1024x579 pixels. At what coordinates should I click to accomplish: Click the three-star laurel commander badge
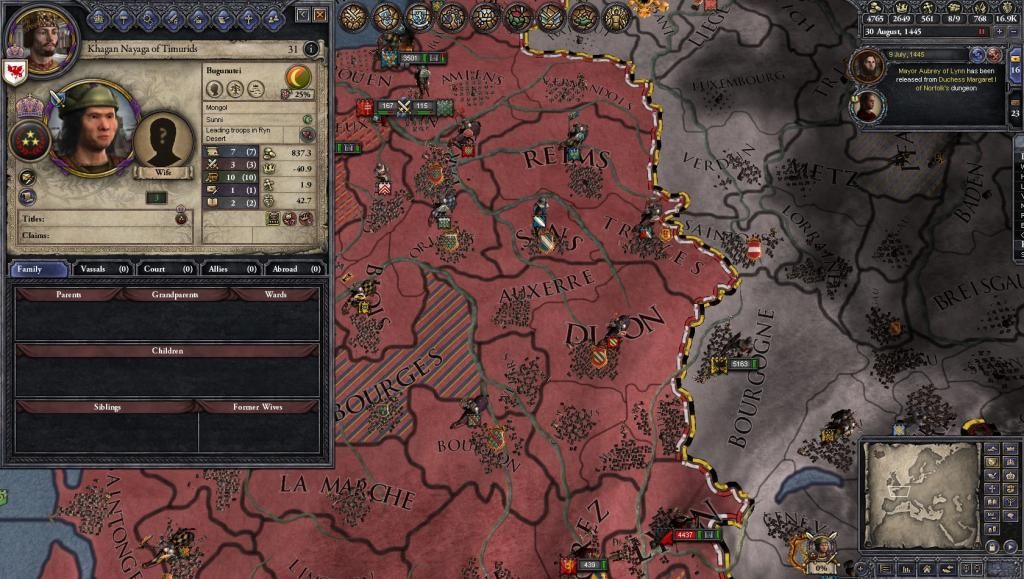point(30,141)
